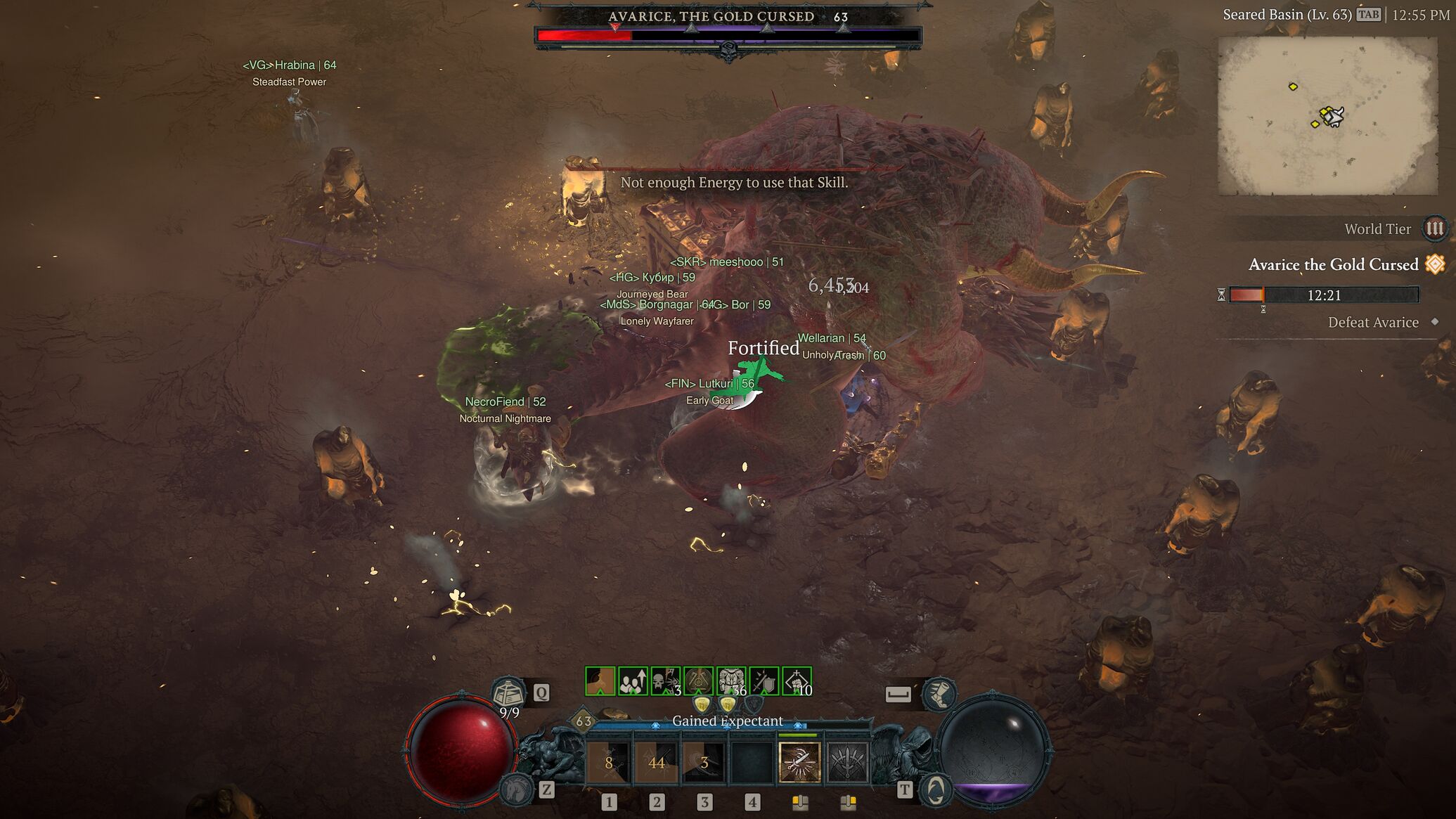This screenshot has width=1456, height=819.
Task: Click the level 63 badge
Action: pyautogui.click(x=584, y=721)
